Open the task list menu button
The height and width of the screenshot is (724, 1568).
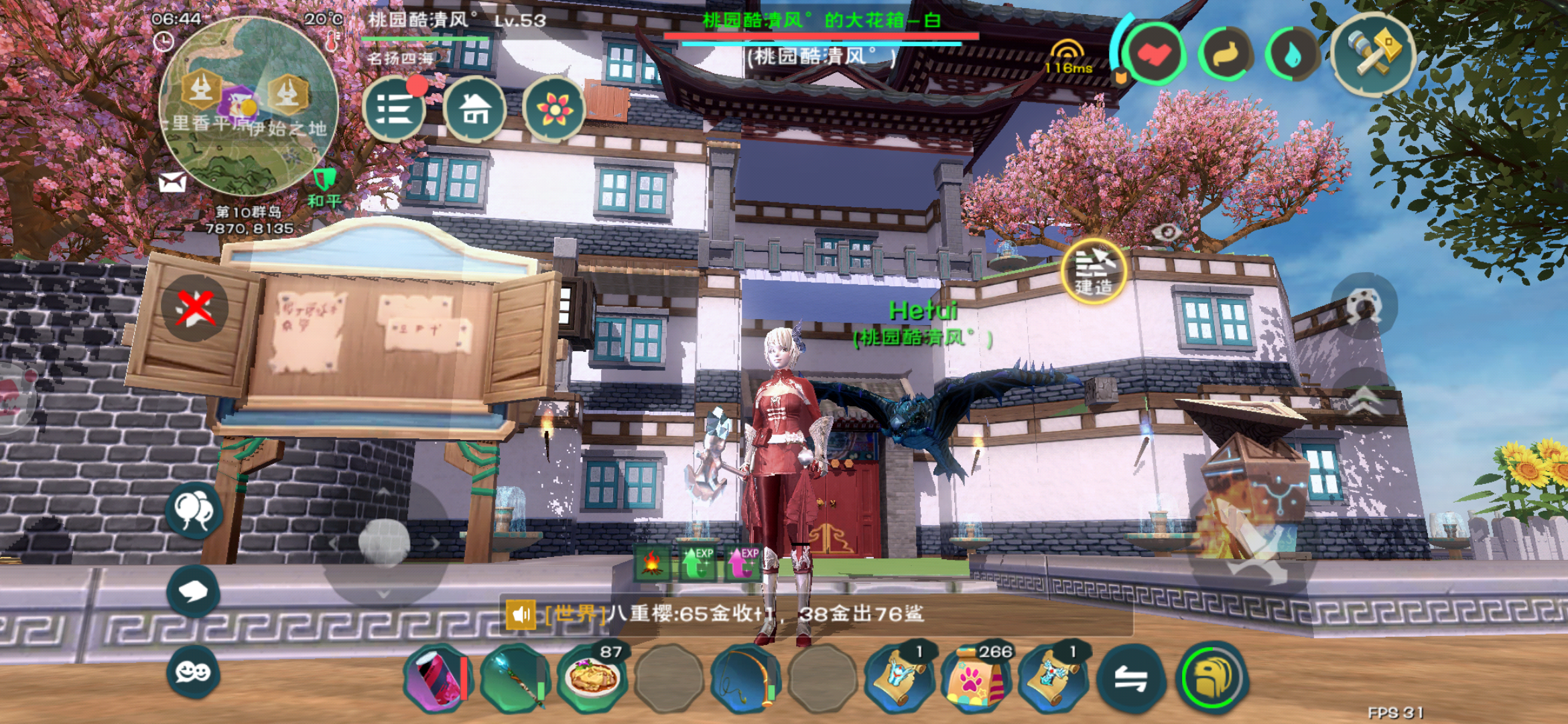point(394,109)
